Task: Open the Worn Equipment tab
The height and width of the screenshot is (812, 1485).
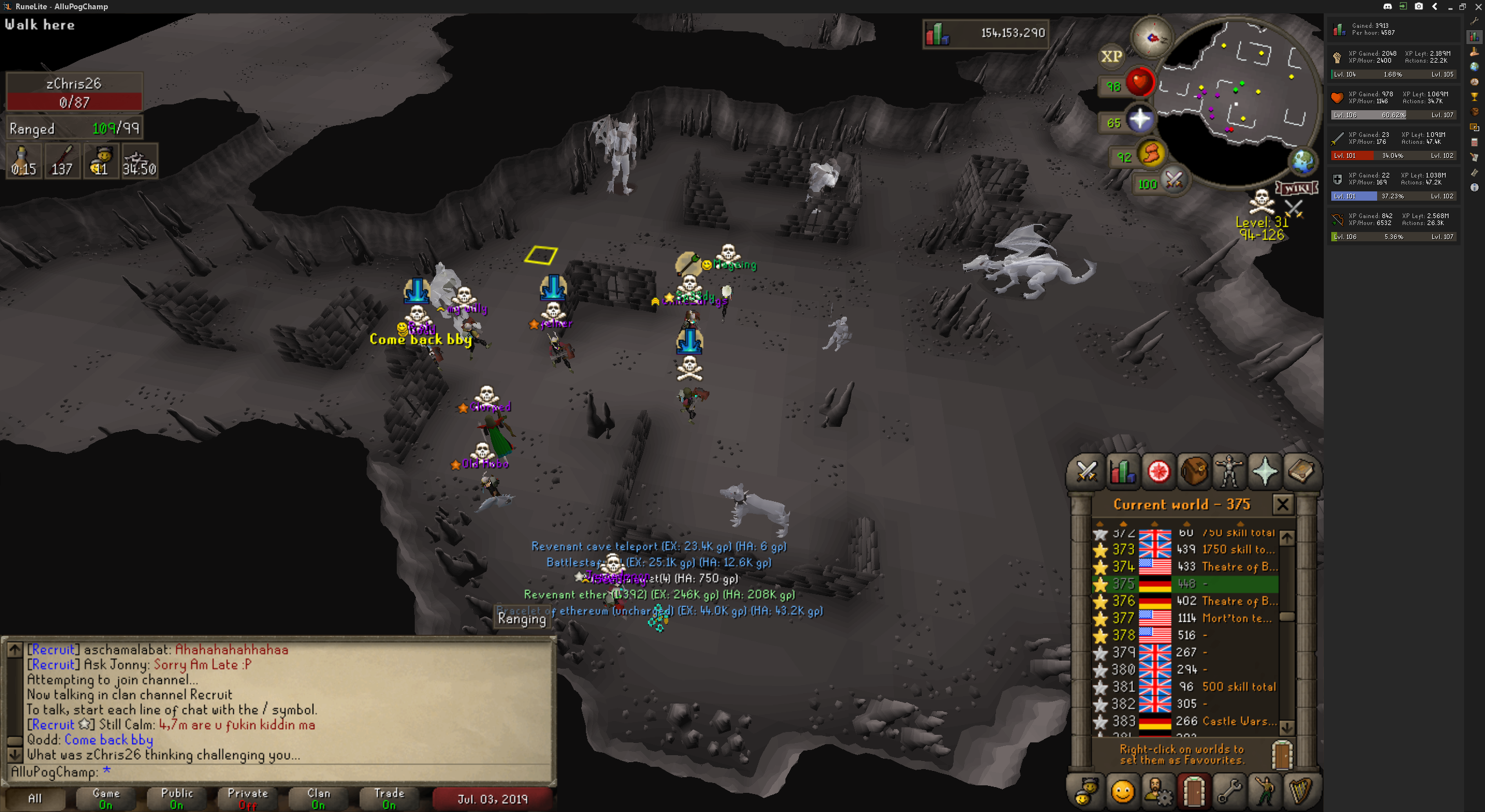Action: click(x=1229, y=472)
